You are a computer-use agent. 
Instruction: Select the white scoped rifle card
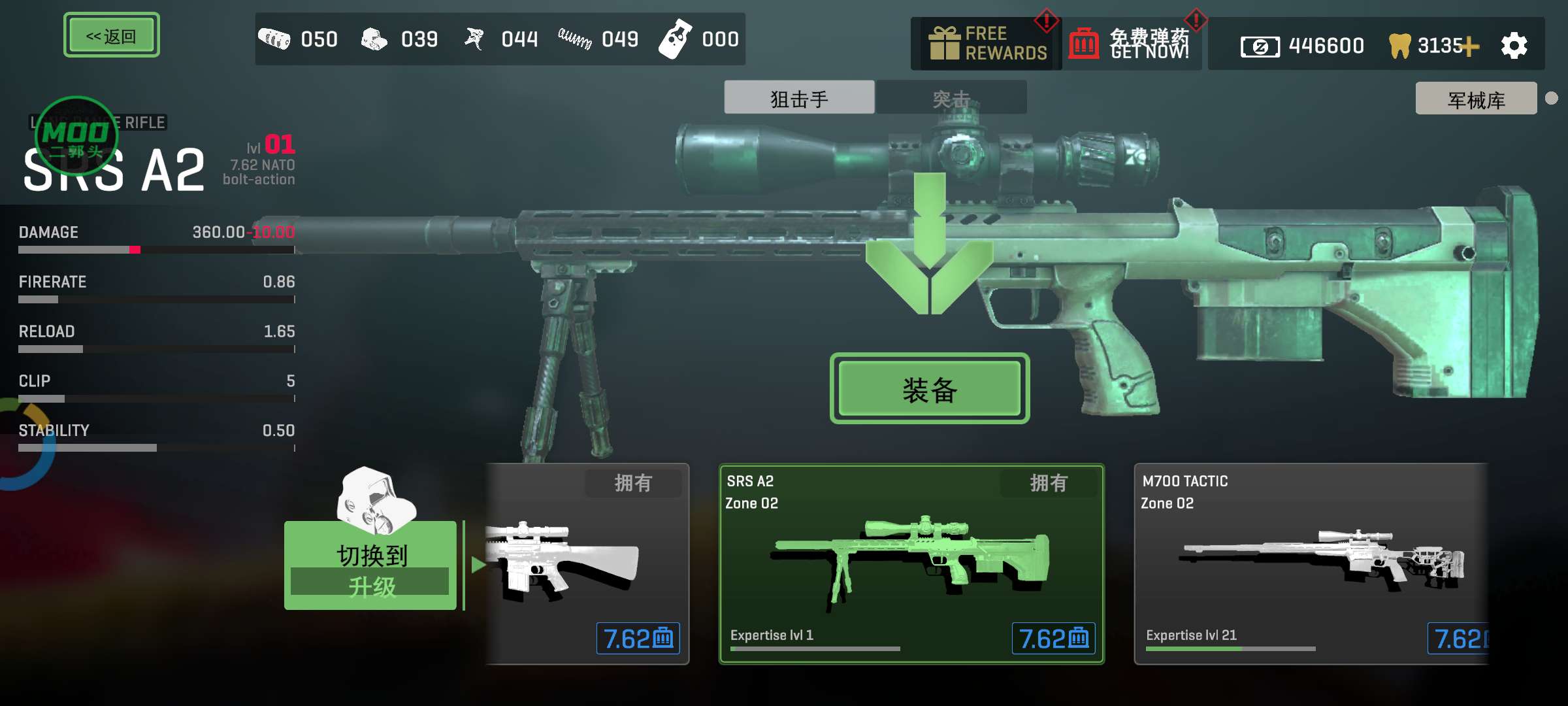click(x=587, y=563)
